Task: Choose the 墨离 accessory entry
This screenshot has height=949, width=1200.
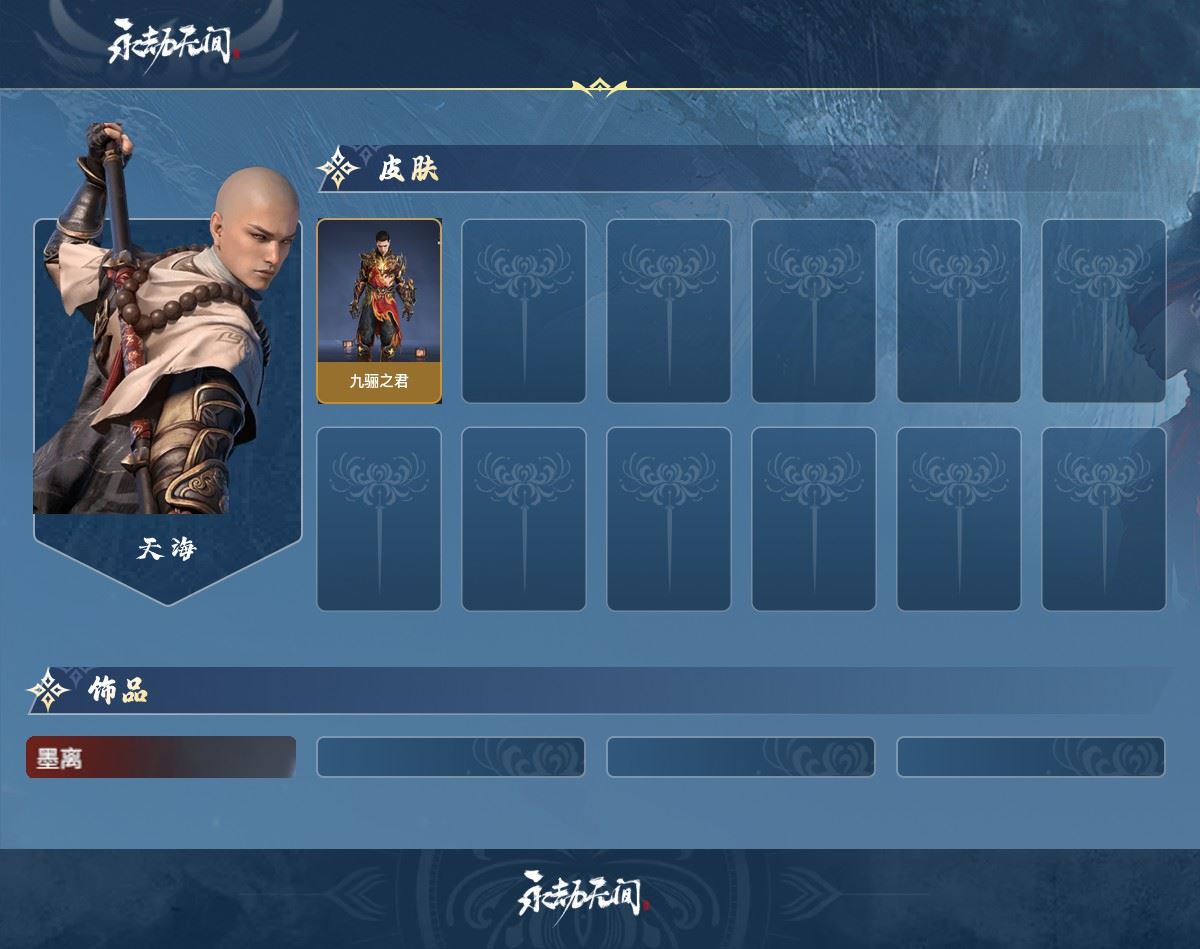Action: tap(160, 757)
